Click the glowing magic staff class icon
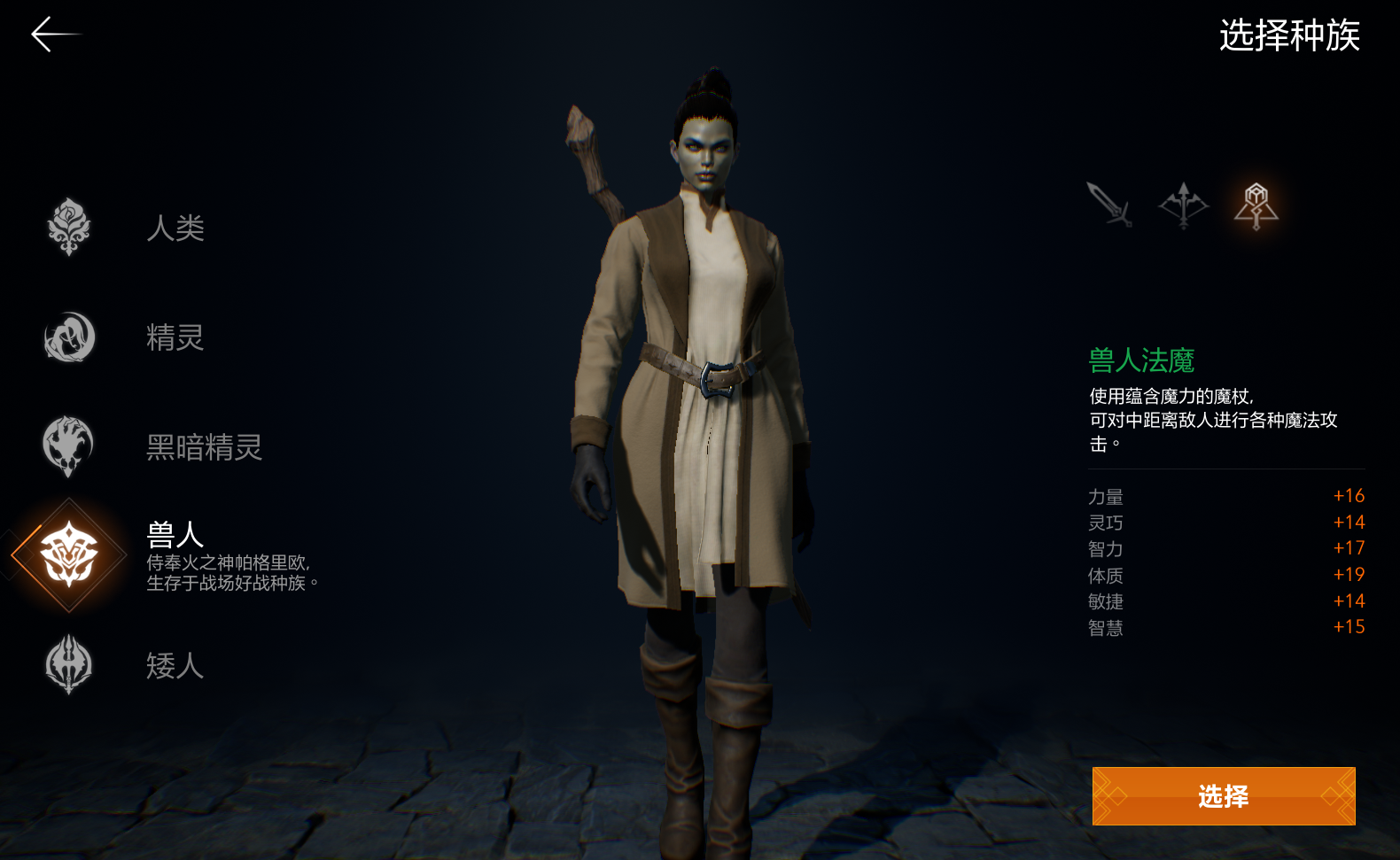The width and height of the screenshot is (1400, 860). [x=1256, y=205]
